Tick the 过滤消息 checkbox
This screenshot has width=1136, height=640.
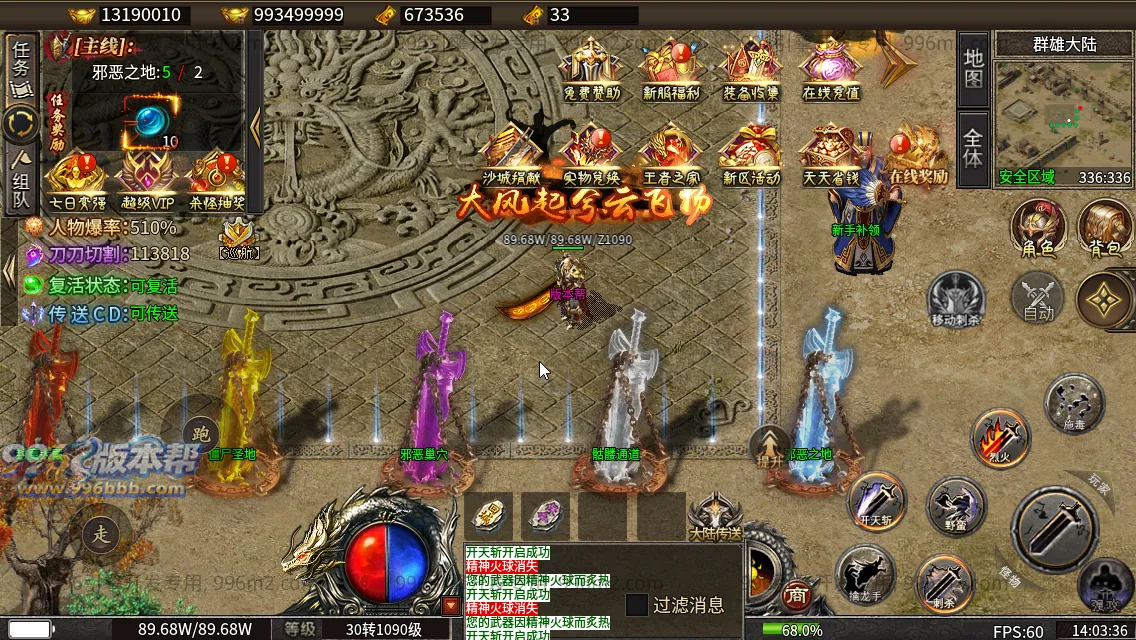click(637, 605)
